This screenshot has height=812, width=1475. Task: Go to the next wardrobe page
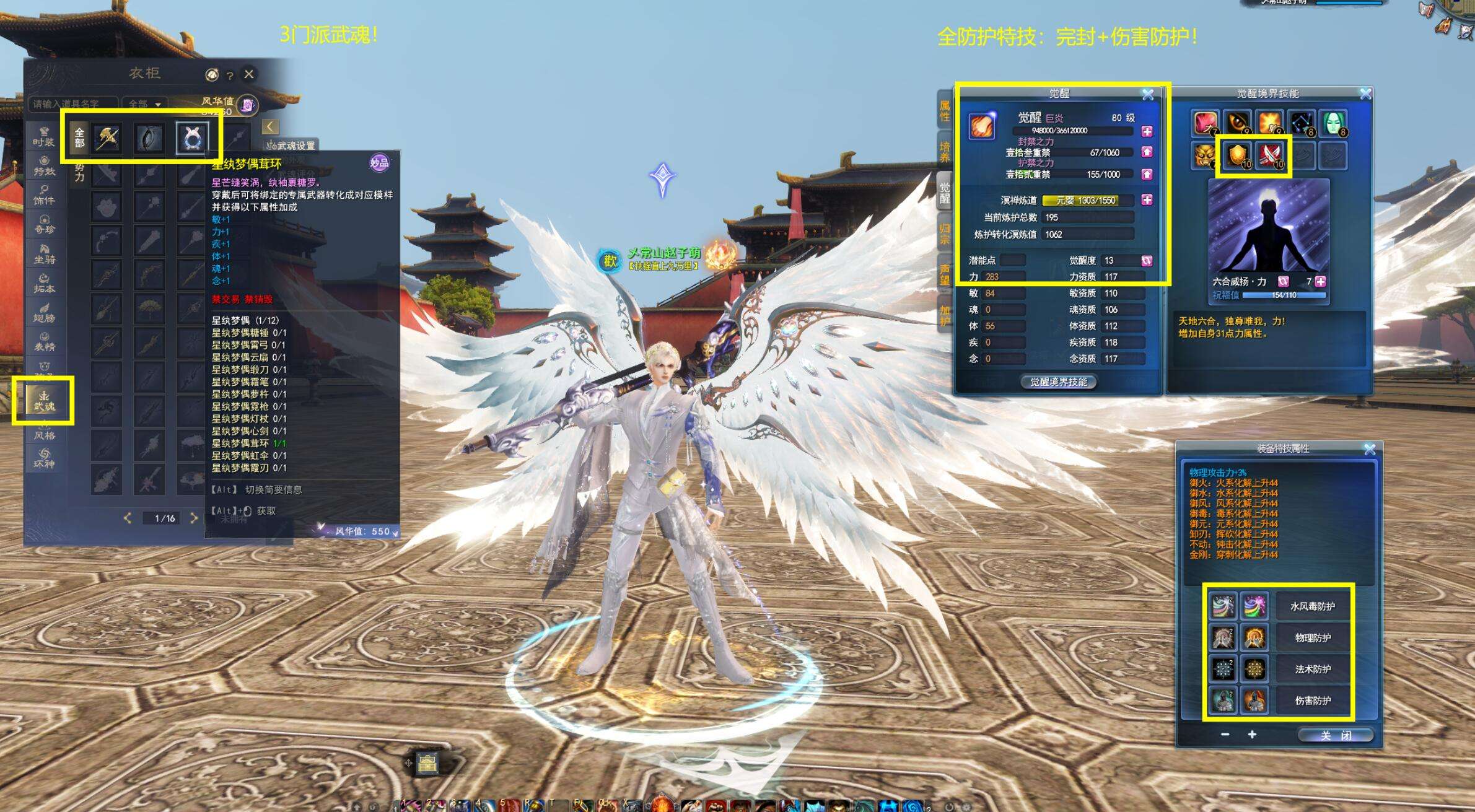tap(193, 518)
